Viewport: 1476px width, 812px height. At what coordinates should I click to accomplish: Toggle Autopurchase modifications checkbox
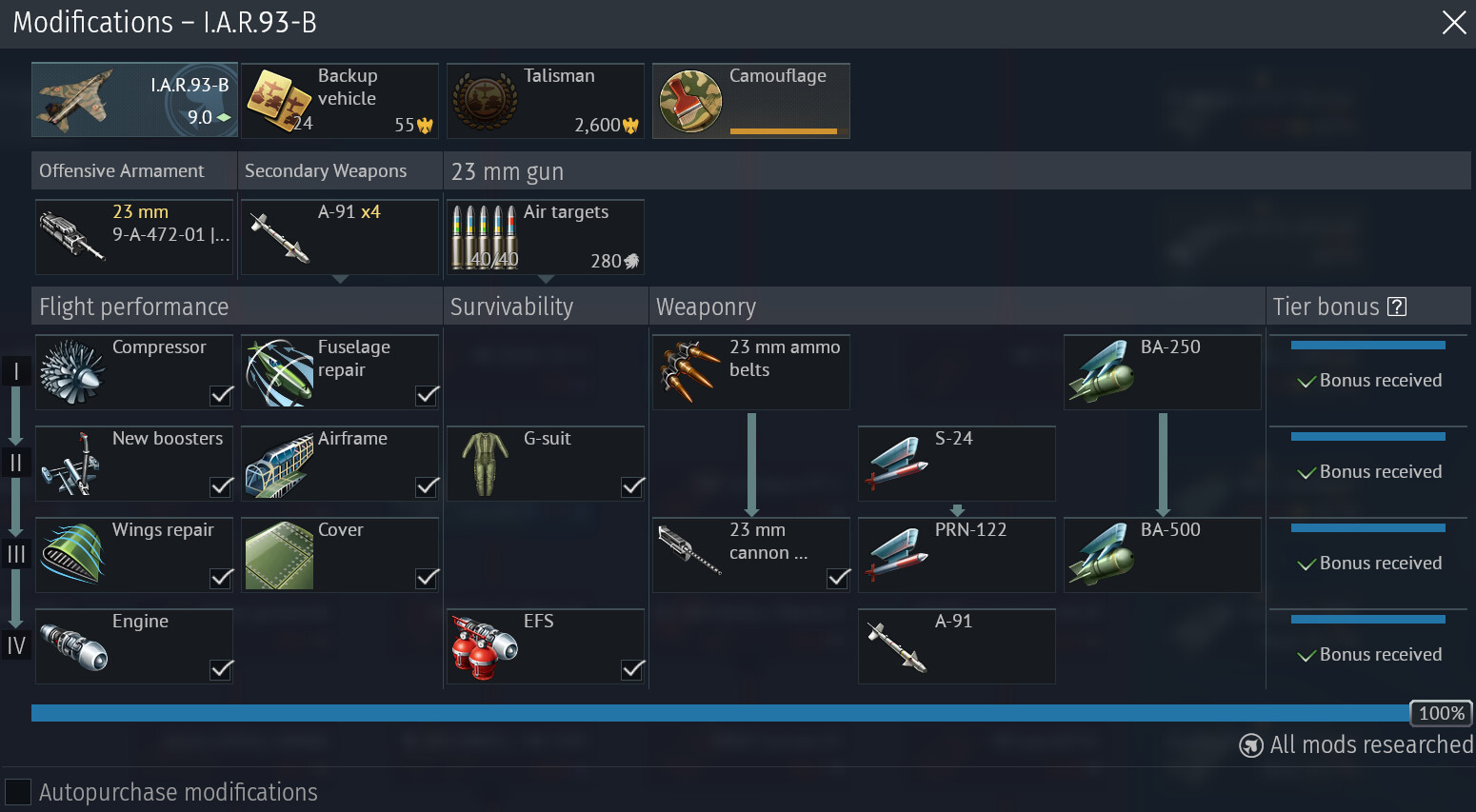18,792
